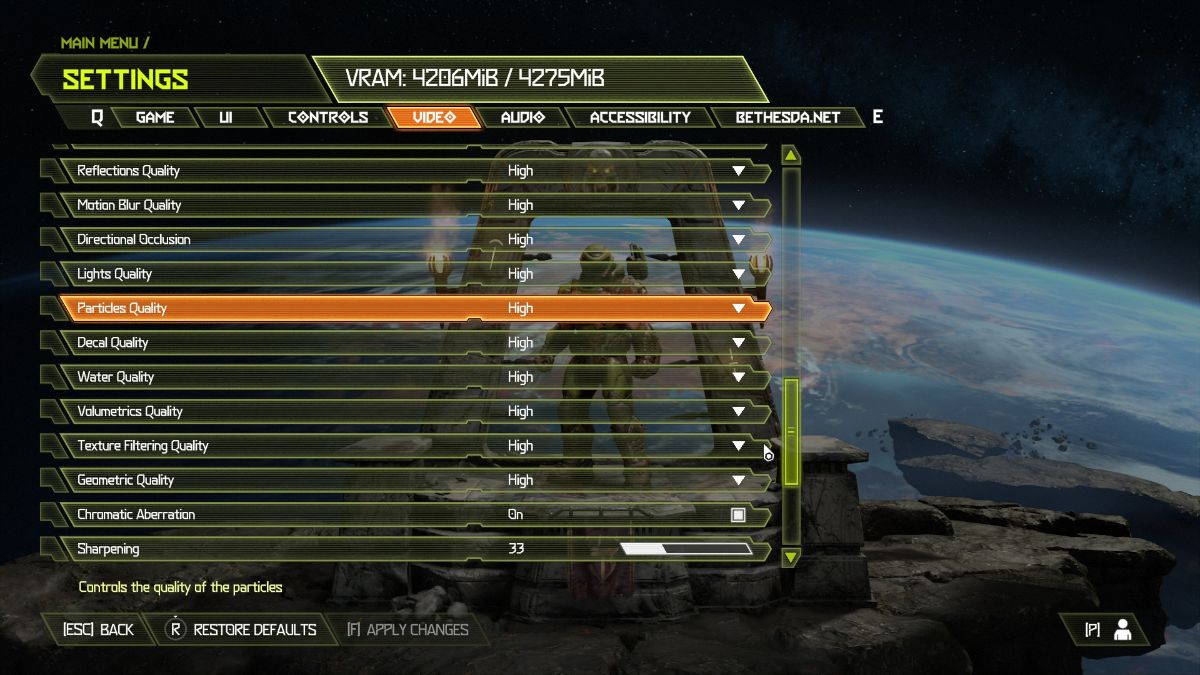Select the Audio tab
The width and height of the screenshot is (1200, 675).
pyautogui.click(x=522, y=117)
